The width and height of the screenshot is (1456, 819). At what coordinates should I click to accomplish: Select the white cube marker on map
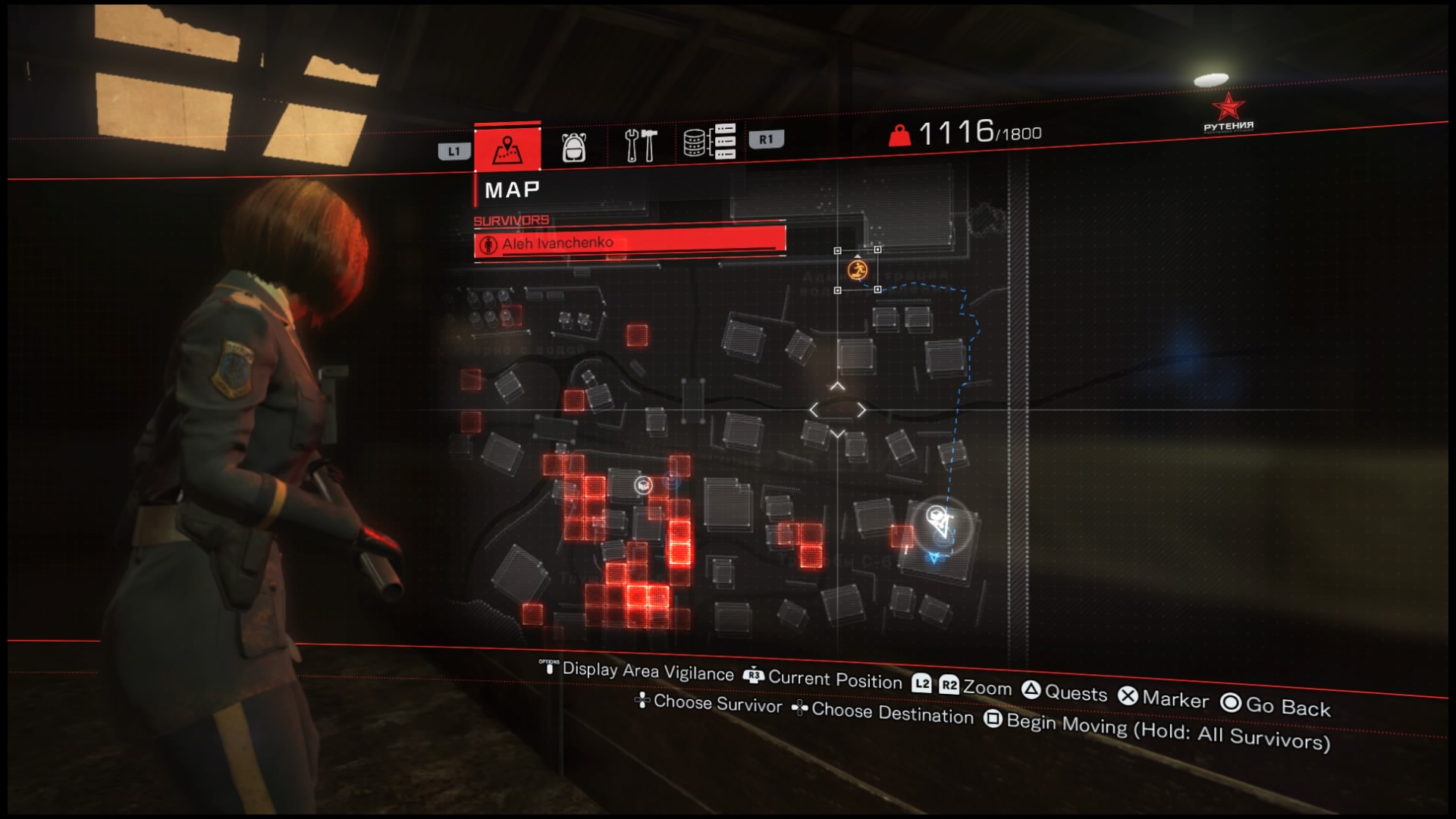point(643,485)
